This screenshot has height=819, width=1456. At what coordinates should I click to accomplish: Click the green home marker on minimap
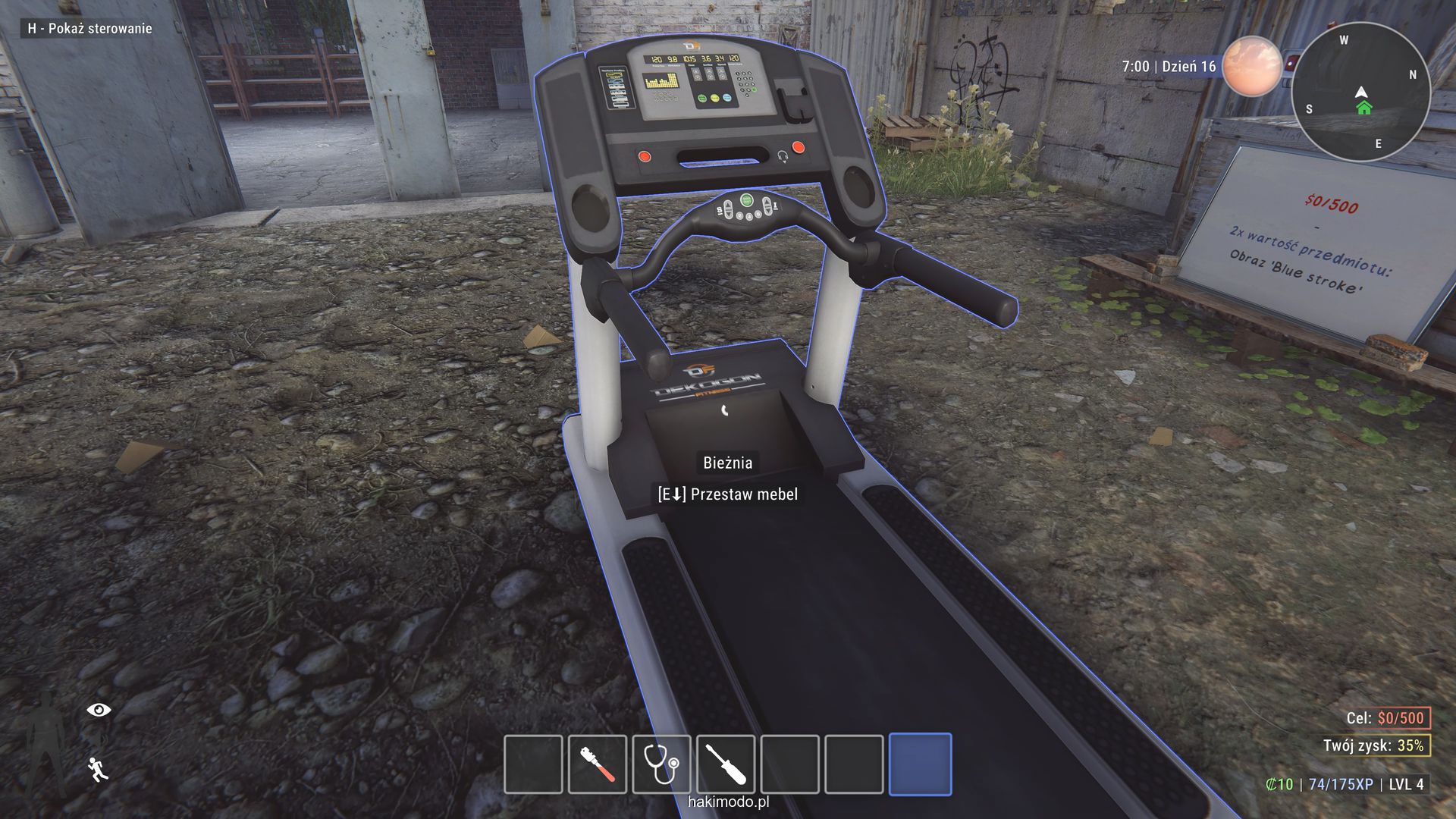[x=1364, y=108]
